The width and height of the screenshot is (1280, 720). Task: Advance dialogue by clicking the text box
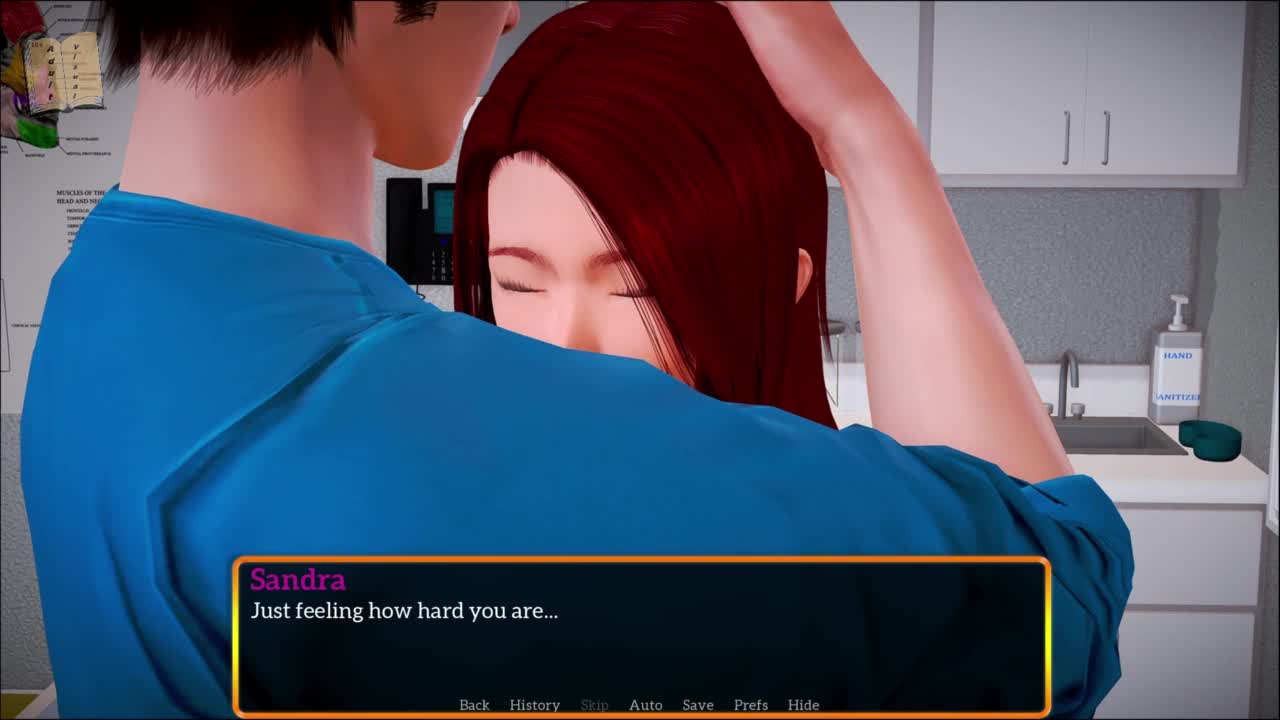pos(640,640)
